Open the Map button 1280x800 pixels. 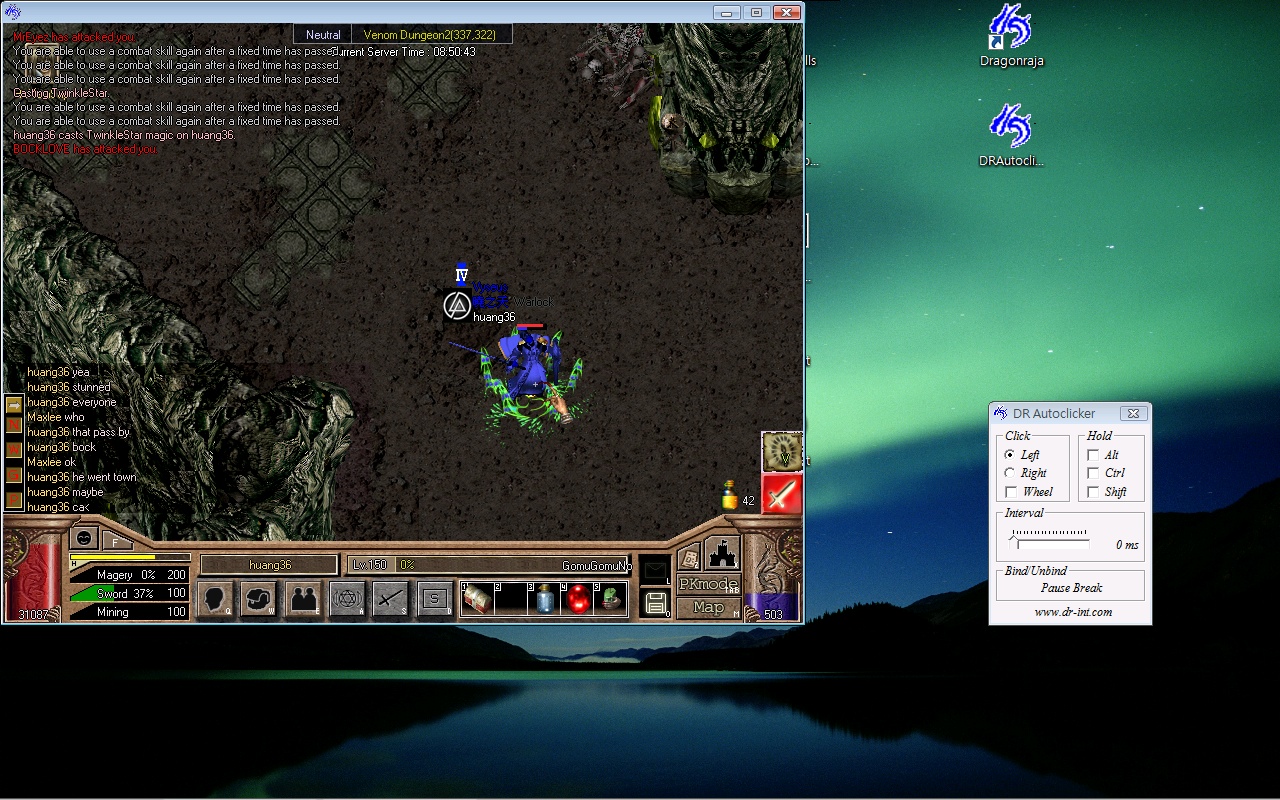point(708,607)
